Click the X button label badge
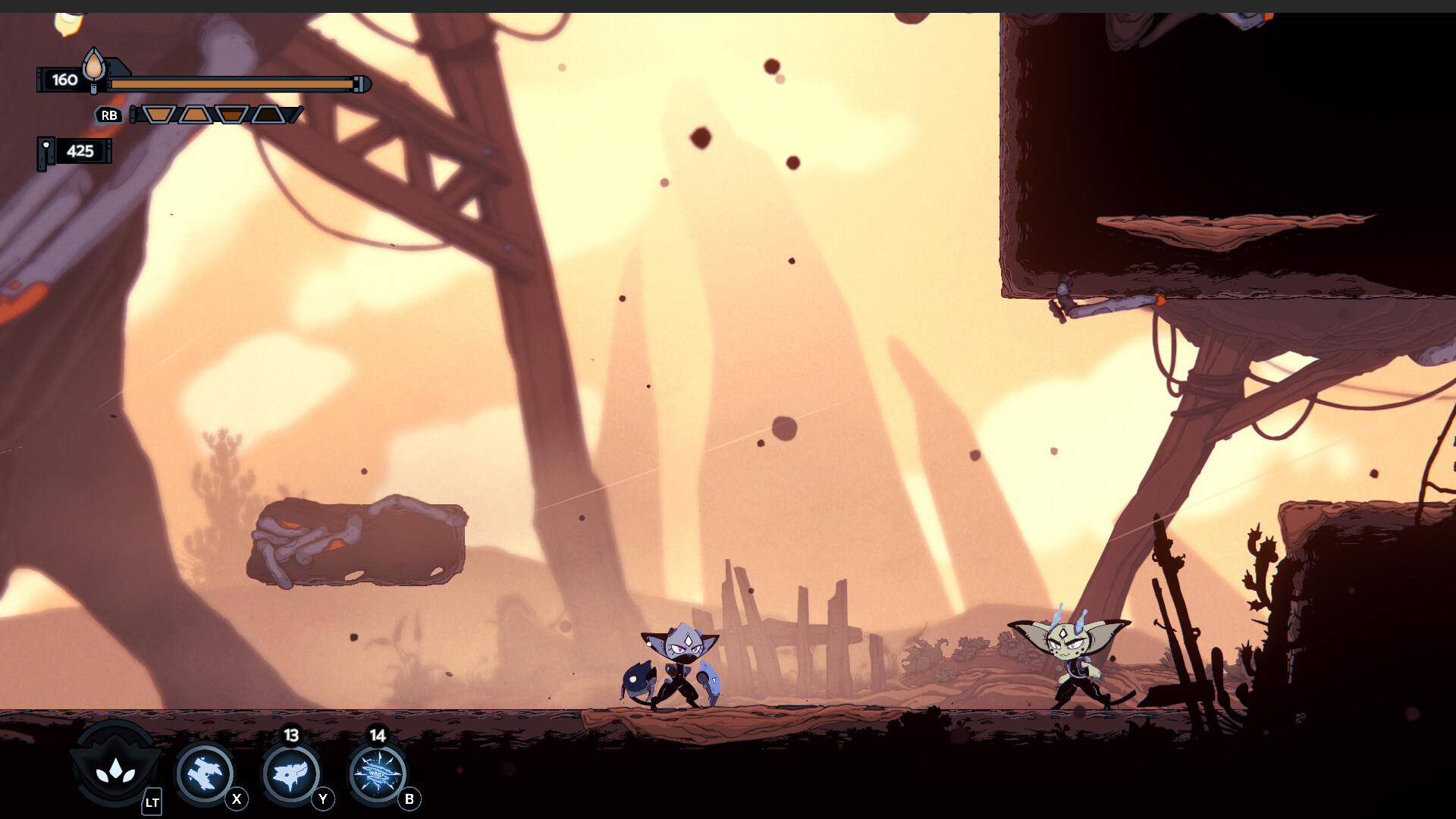 coord(237,798)
